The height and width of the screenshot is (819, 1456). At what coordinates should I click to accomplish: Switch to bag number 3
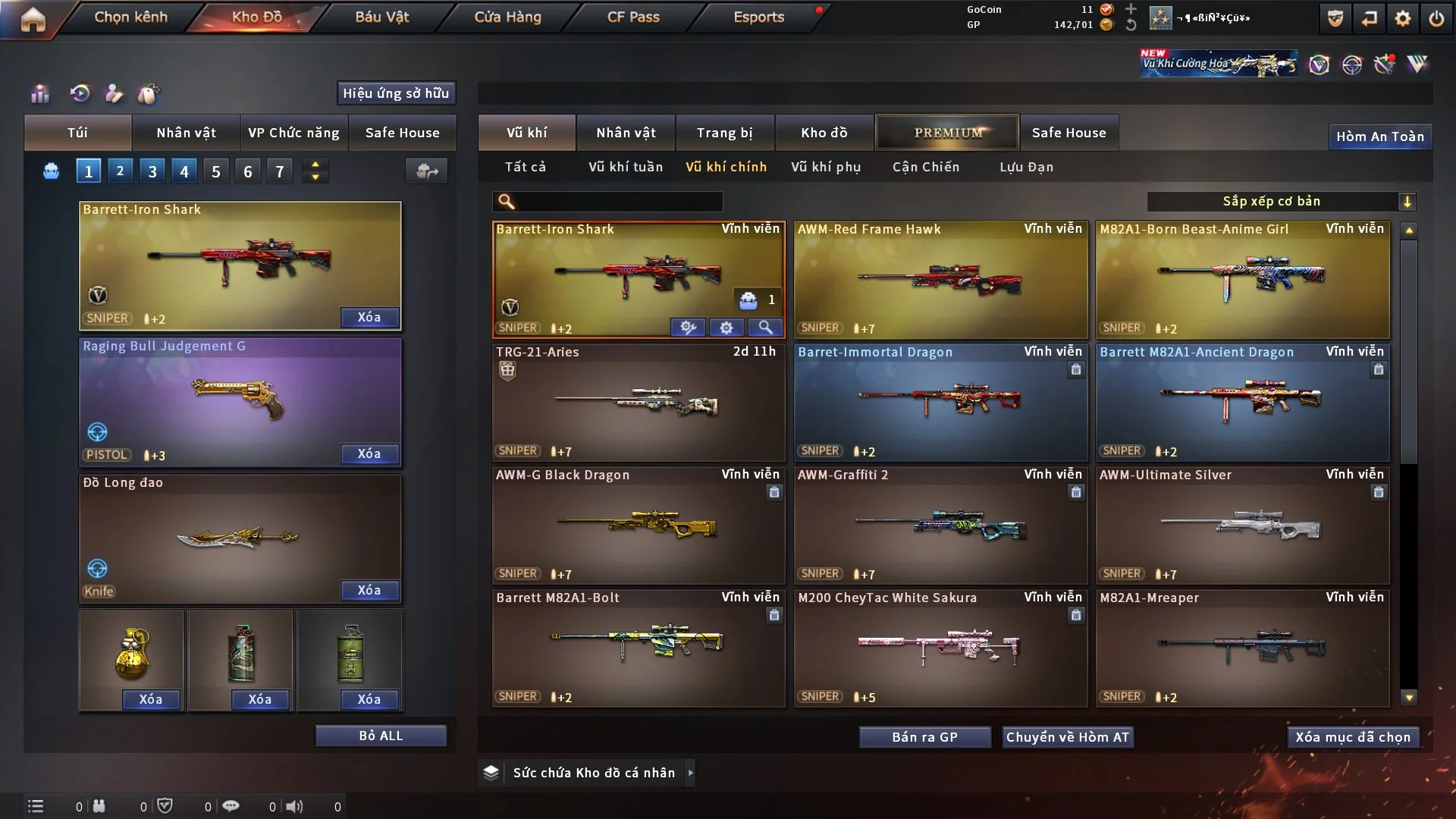[152, 171]
